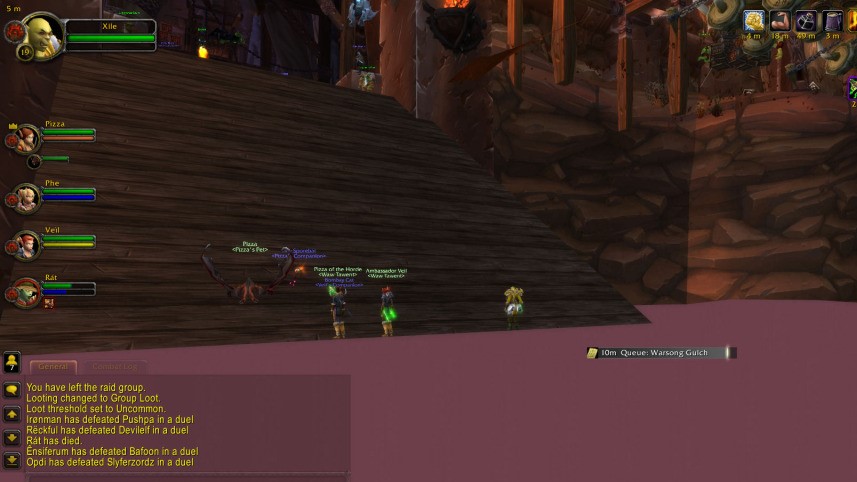Viewport: 857px width, 482px height.
Task: Click the potion flask buff icon
Action: [x=806, y=21]
